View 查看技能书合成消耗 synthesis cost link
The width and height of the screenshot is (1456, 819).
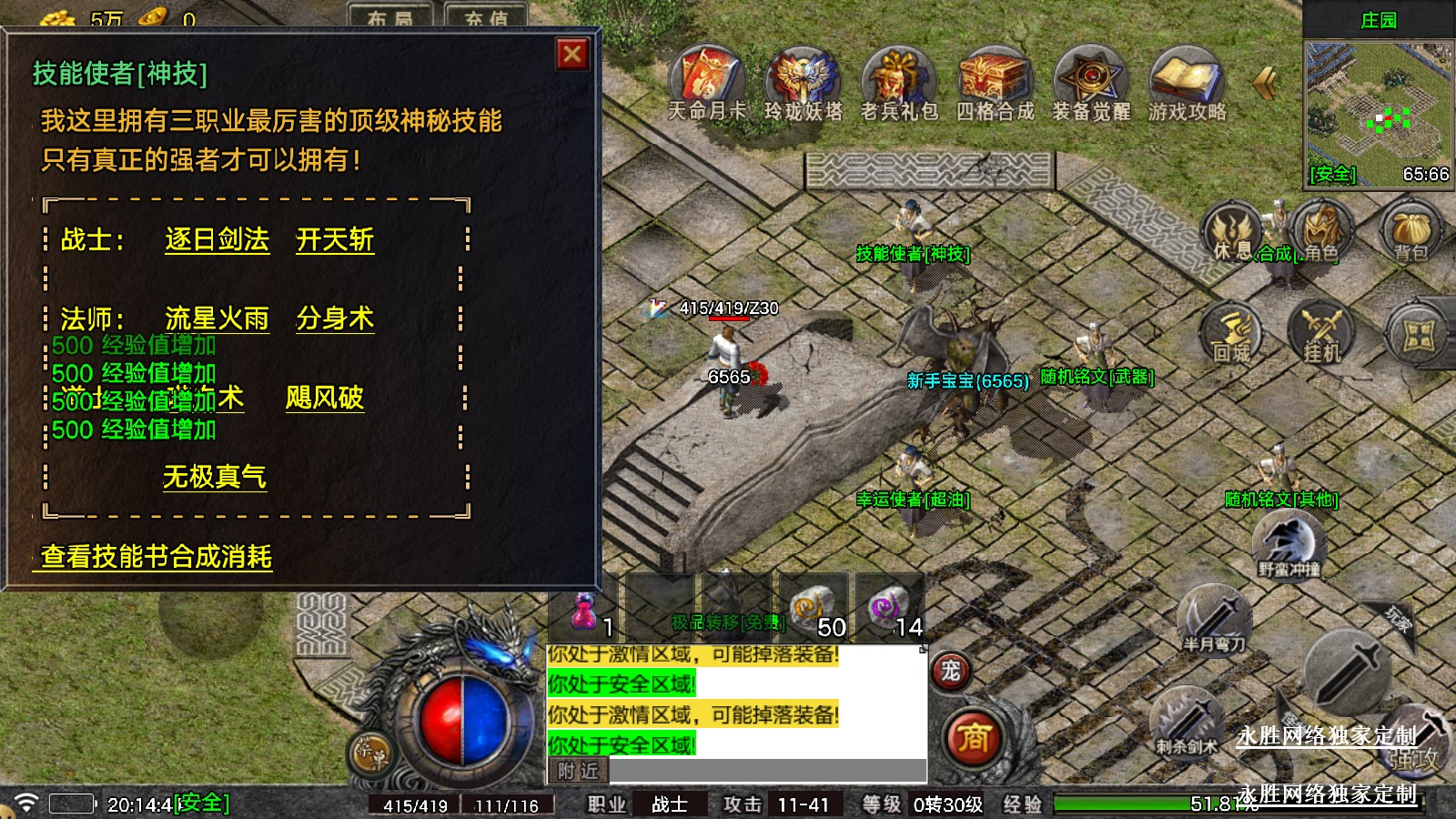tap(156, 557)
